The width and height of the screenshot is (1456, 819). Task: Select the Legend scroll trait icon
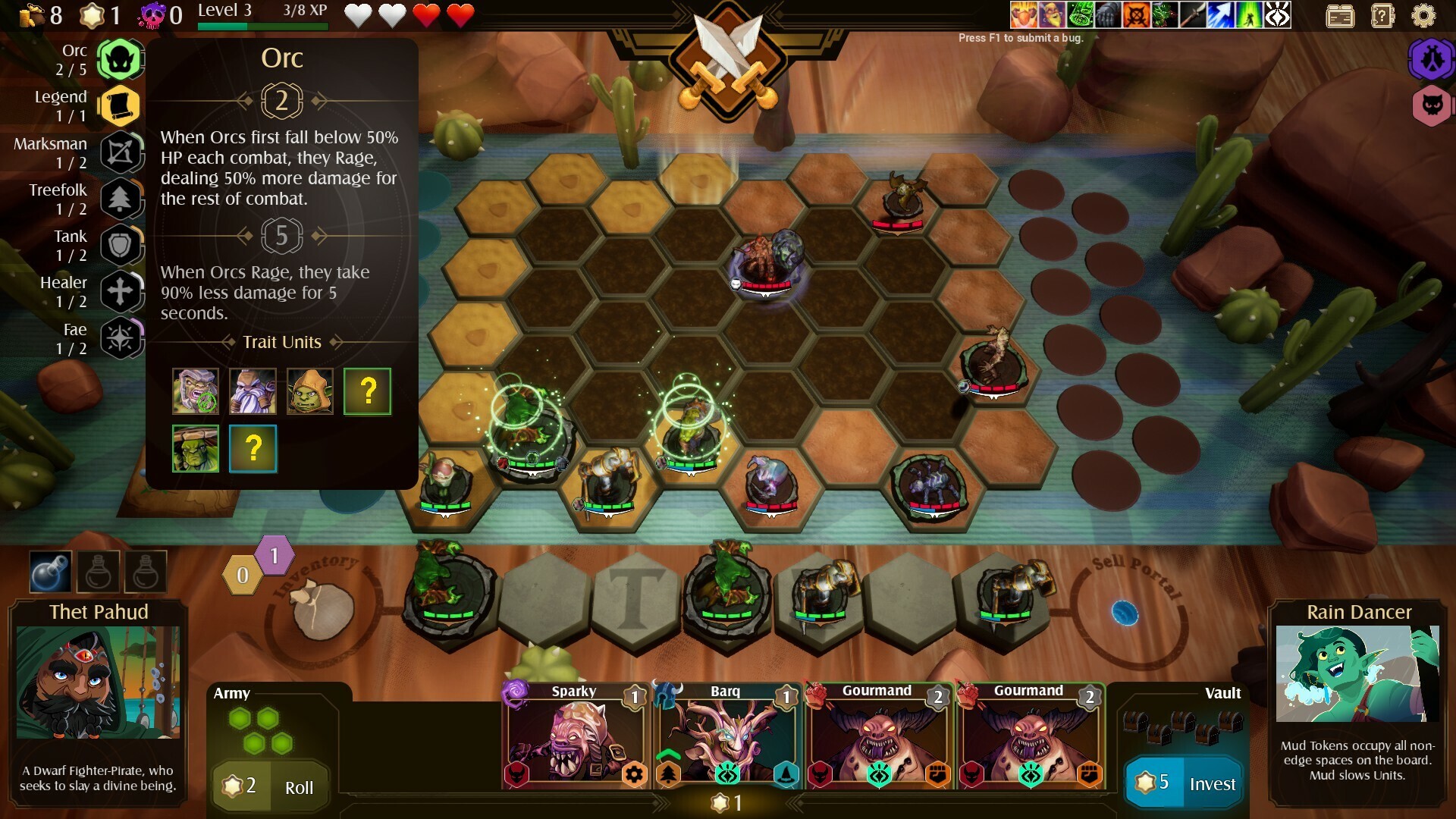point(120,106)
